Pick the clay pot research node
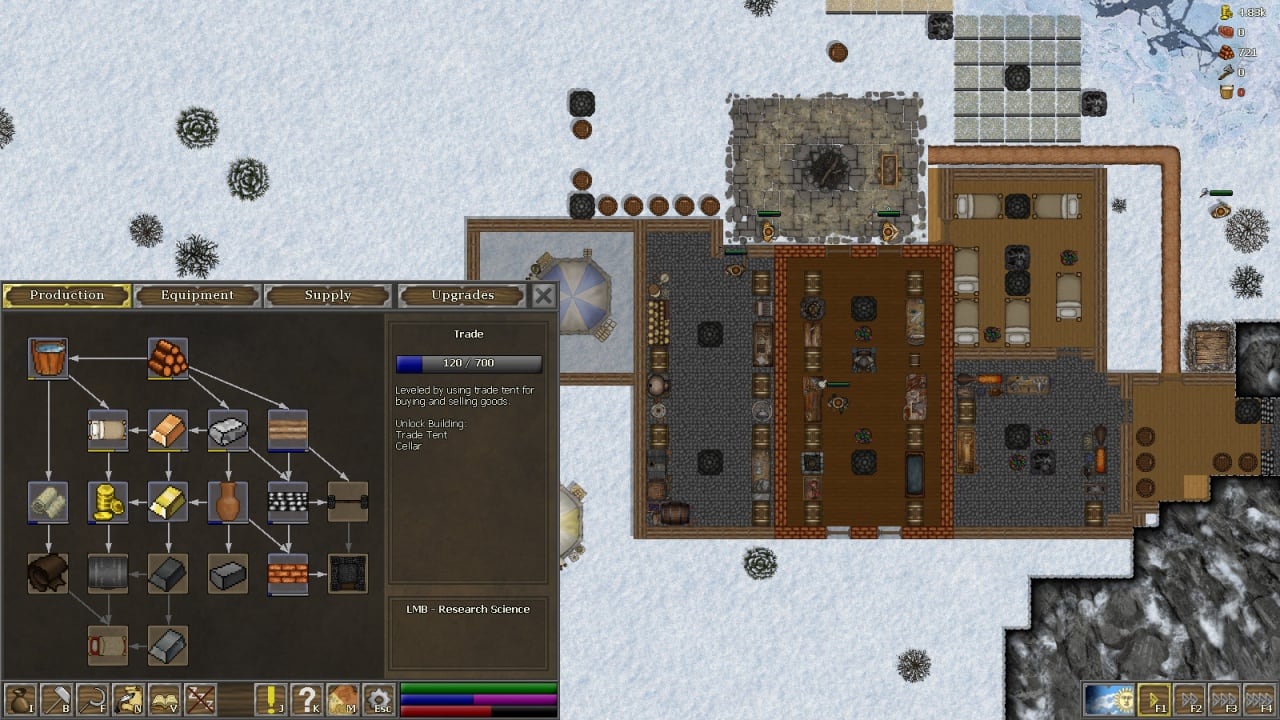The width and height of the screenshot is (1280, 720). 228,502
